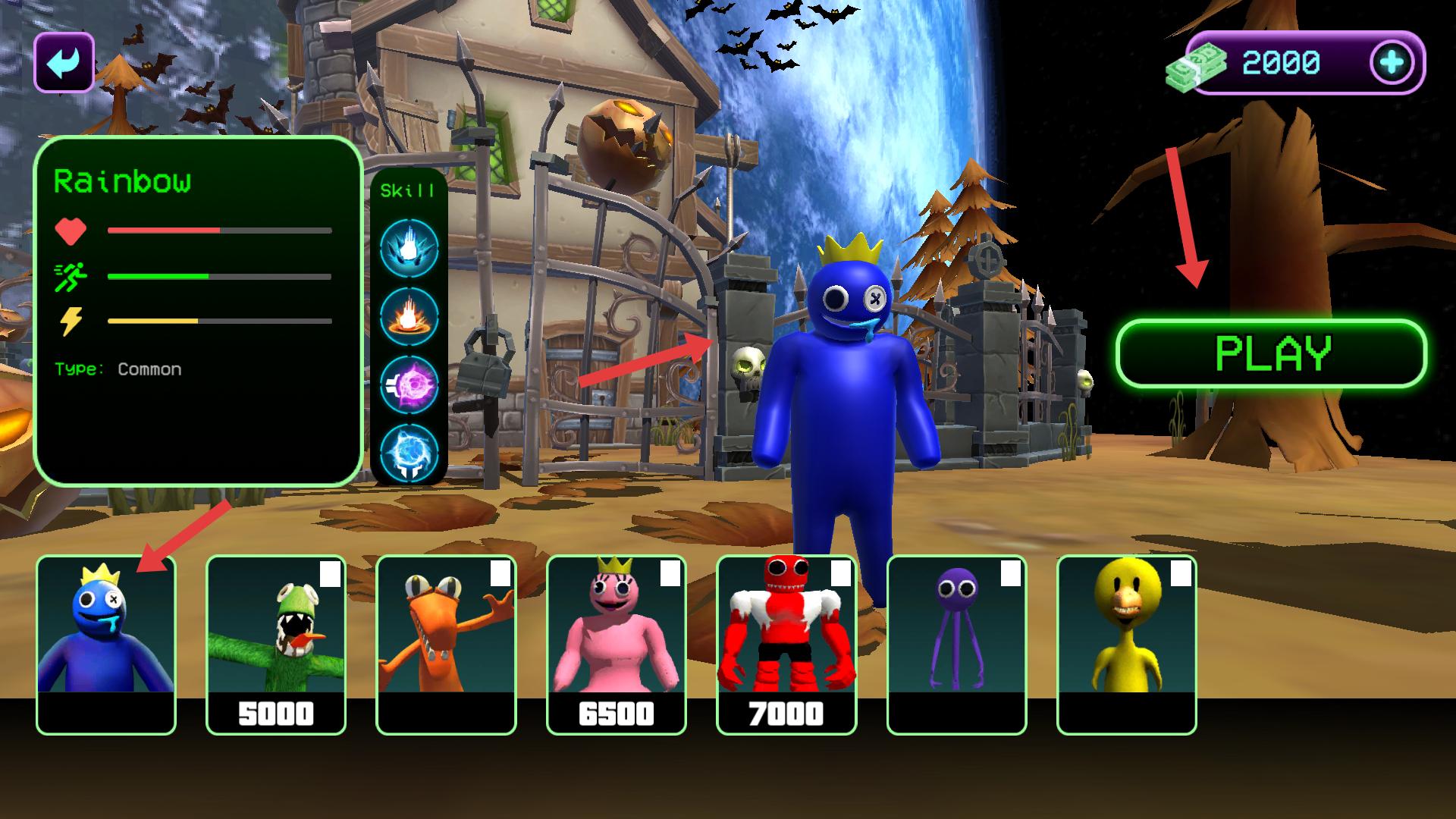Screen dimensions: 1456x819
Task: Add more cash with the plus button
Action: 1392,63
